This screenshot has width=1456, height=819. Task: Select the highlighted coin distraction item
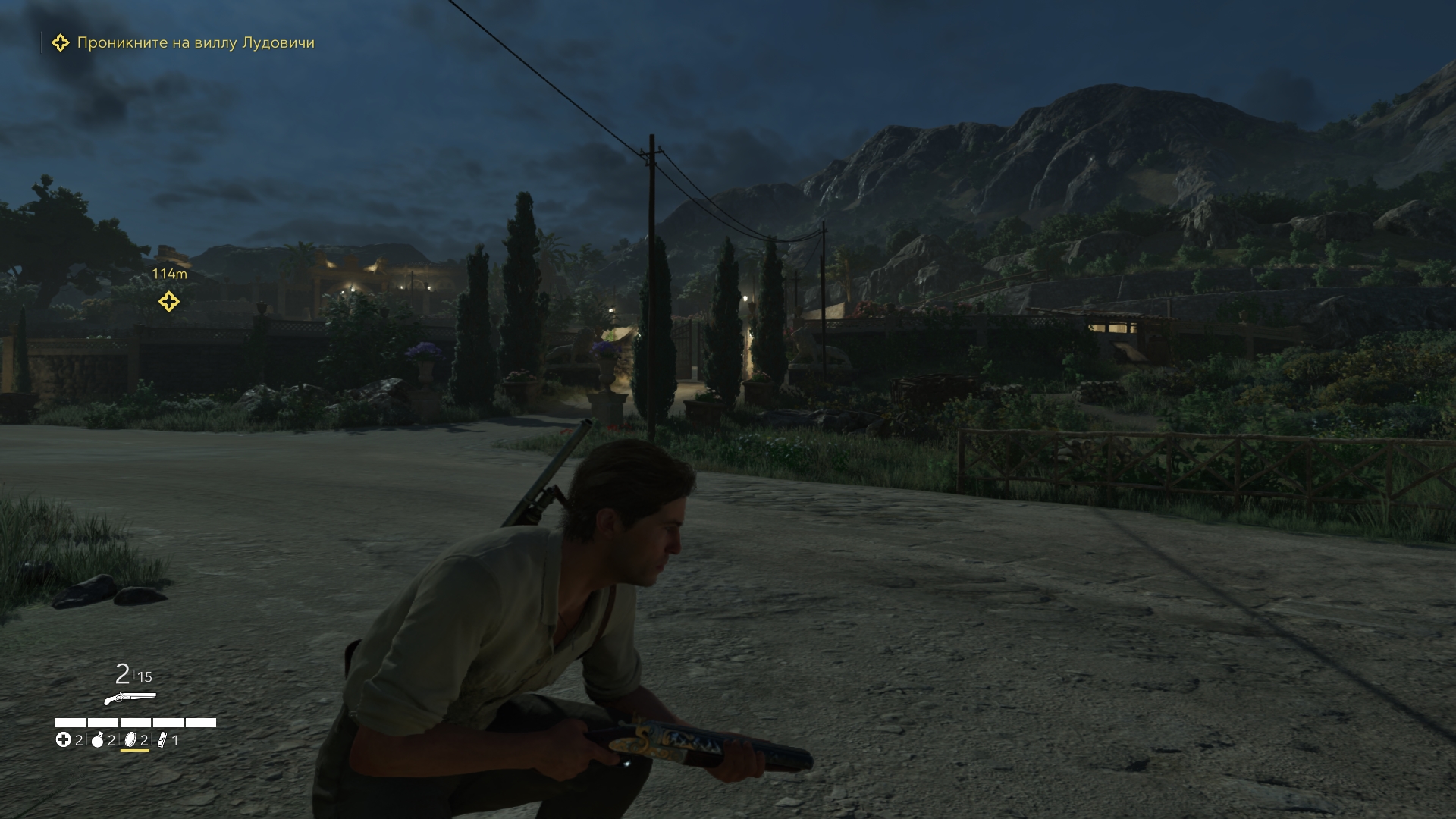click(130, 740)
